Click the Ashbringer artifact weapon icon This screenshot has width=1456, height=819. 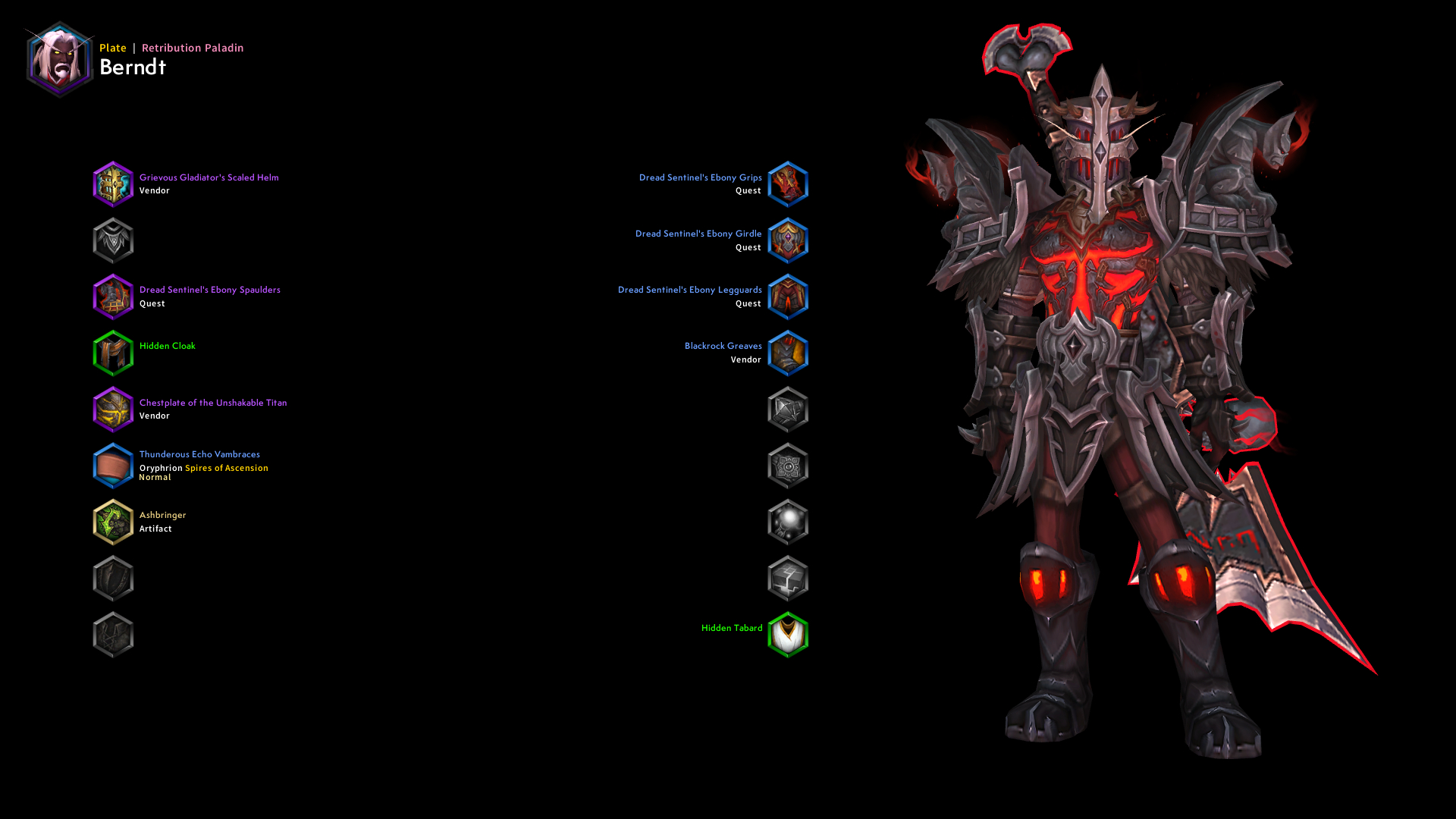(x=113, y=522)
